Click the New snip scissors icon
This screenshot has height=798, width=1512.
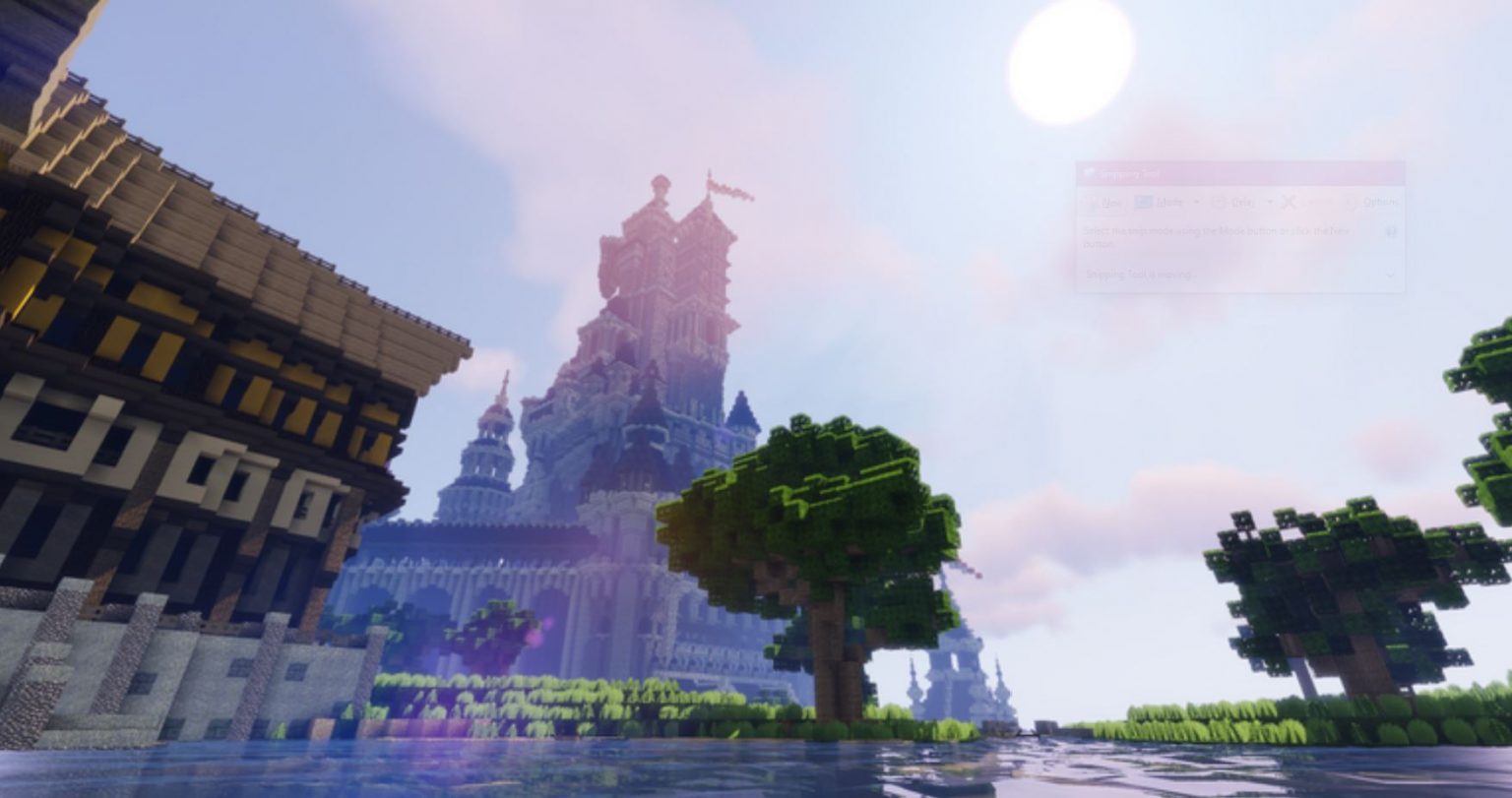click(1093, 203)
